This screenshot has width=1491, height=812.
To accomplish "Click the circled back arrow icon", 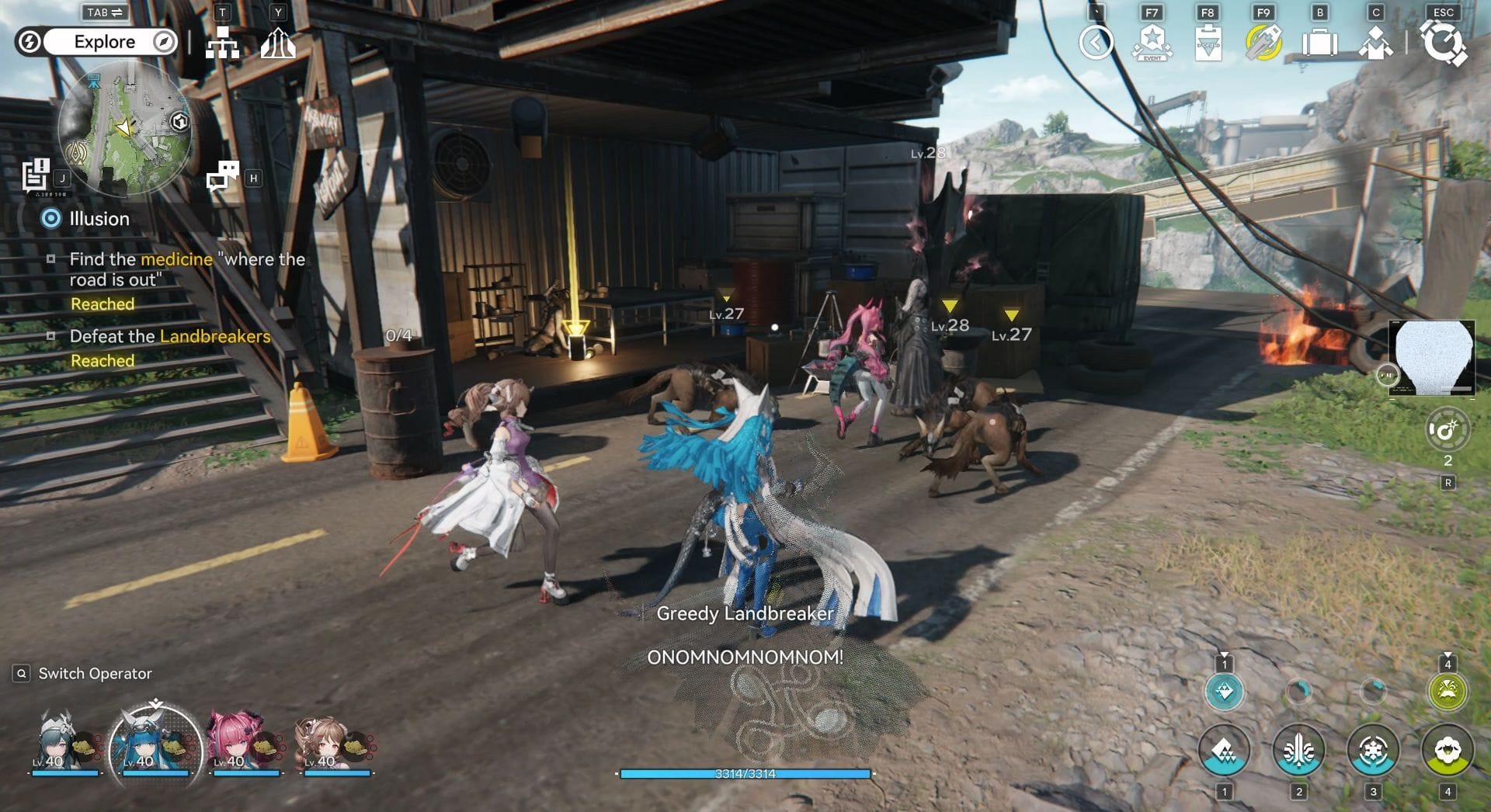I will (1096, 43).
